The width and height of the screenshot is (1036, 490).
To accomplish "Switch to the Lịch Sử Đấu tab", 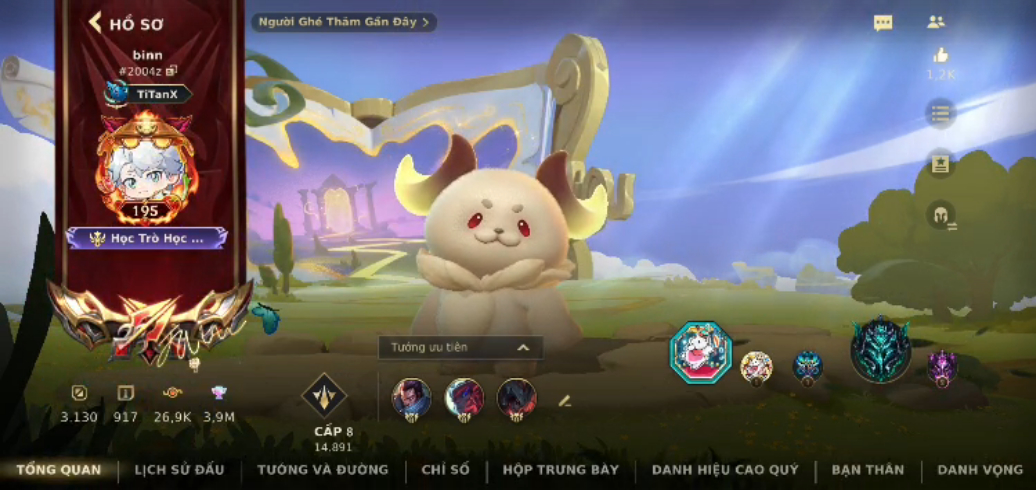I will [x=179, y=469].
